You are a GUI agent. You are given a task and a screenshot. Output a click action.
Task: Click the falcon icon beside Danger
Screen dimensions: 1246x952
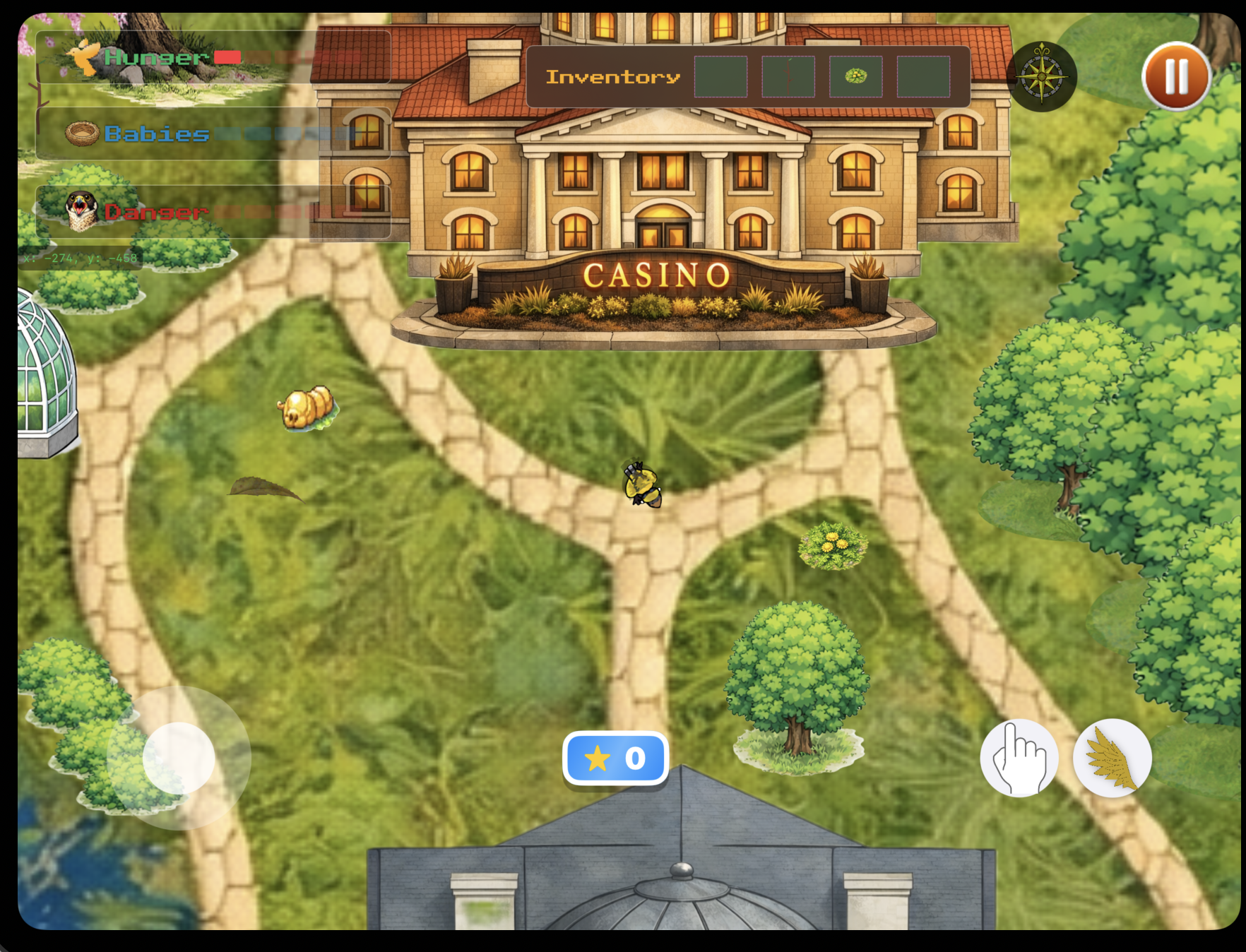pyautogui.click(x=80, y=211)
